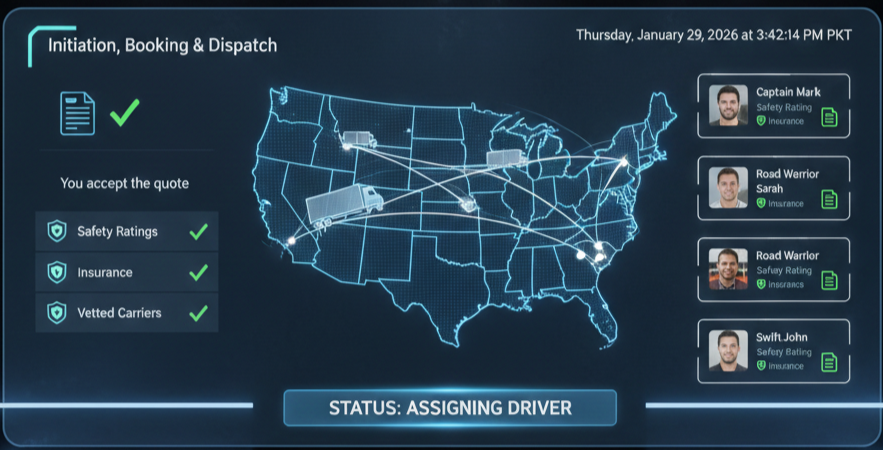883x450 pixels.
Task: Select the Insurance checklist row with checkmark
Action: (127, 272)
